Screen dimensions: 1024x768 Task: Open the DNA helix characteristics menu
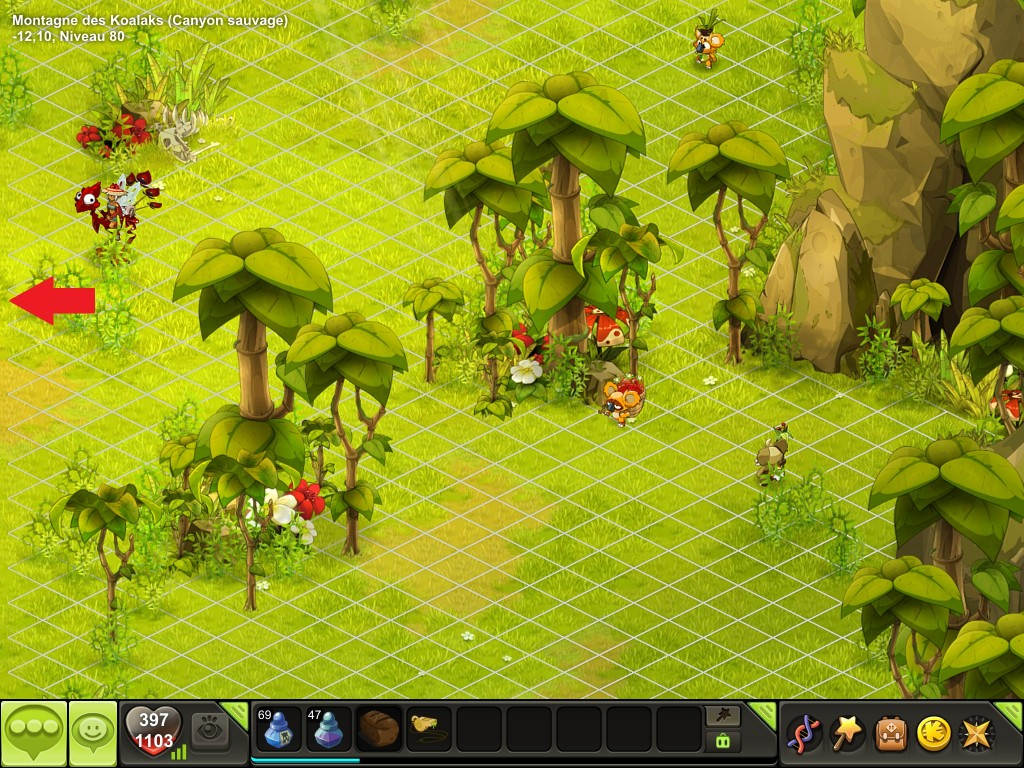[x=802, y=733]
